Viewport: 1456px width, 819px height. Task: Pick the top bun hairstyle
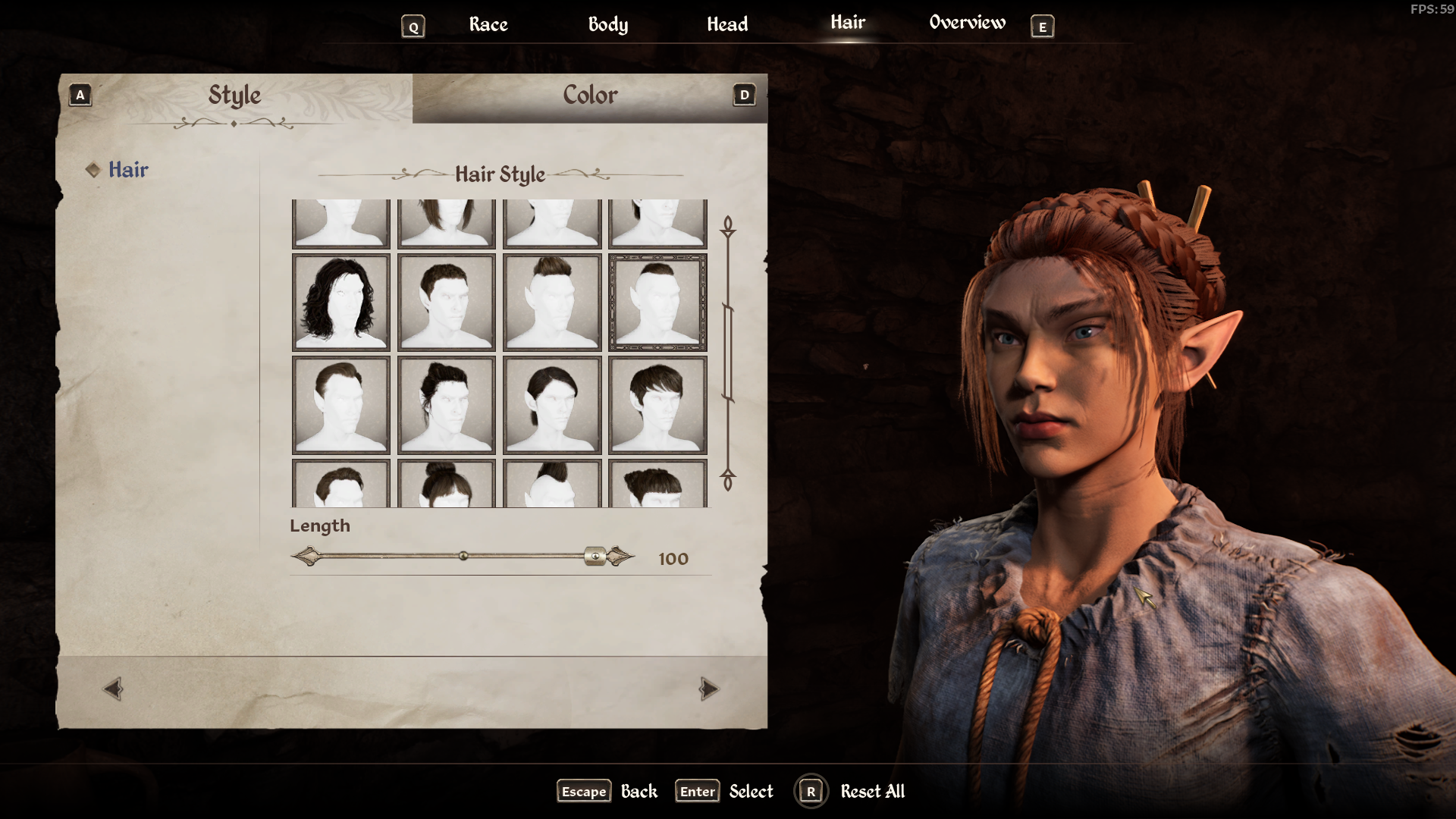point(447,484)
